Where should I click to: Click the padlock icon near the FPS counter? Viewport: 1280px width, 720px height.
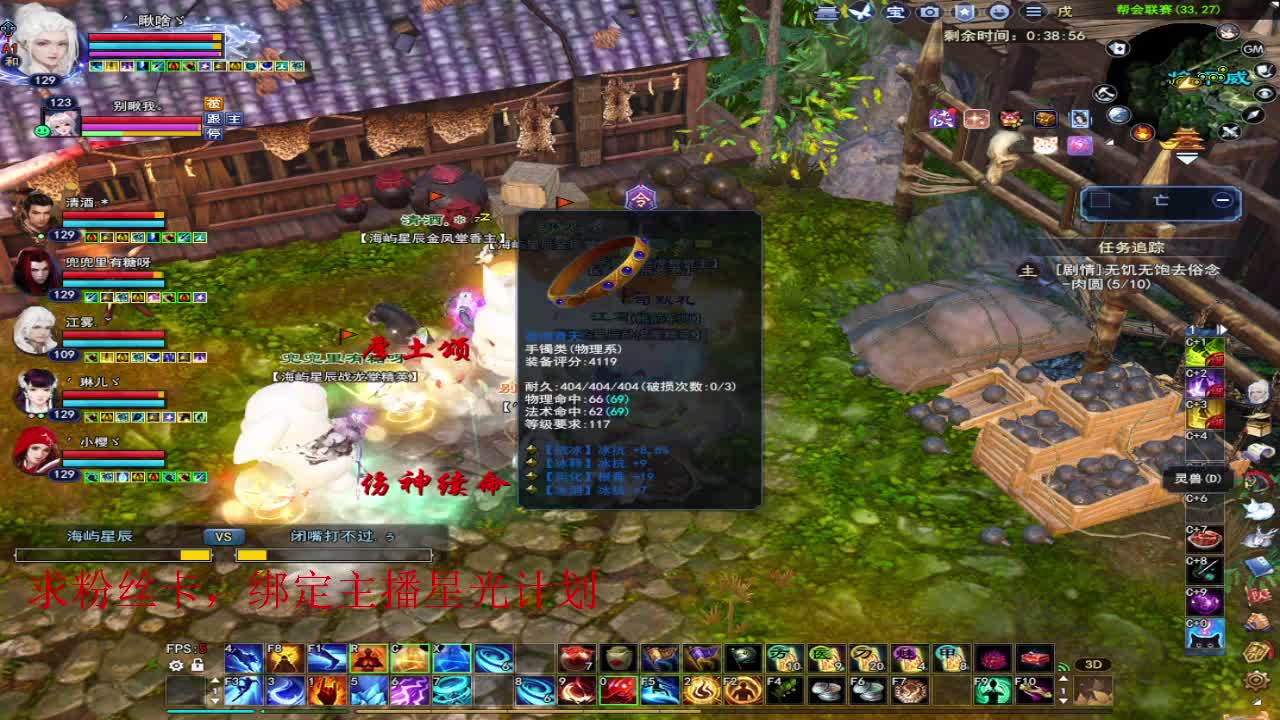pos(196,664)
